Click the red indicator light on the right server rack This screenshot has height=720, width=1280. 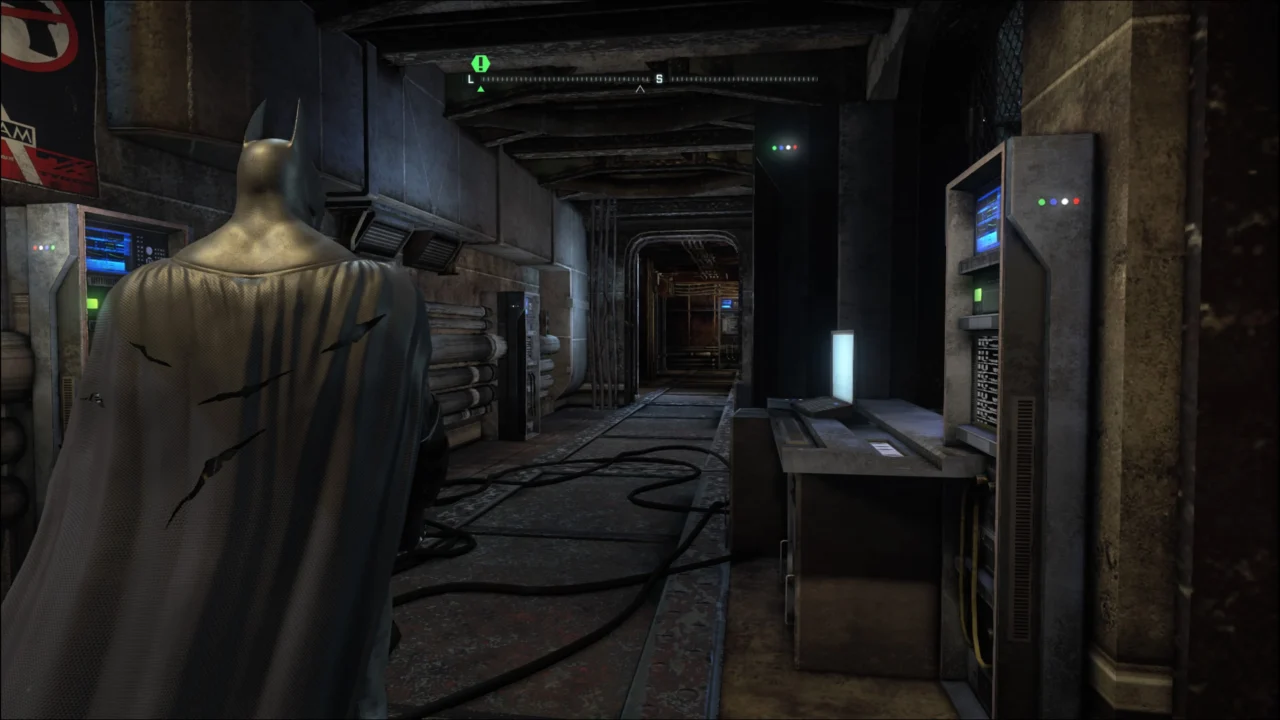coord(1076,201)
